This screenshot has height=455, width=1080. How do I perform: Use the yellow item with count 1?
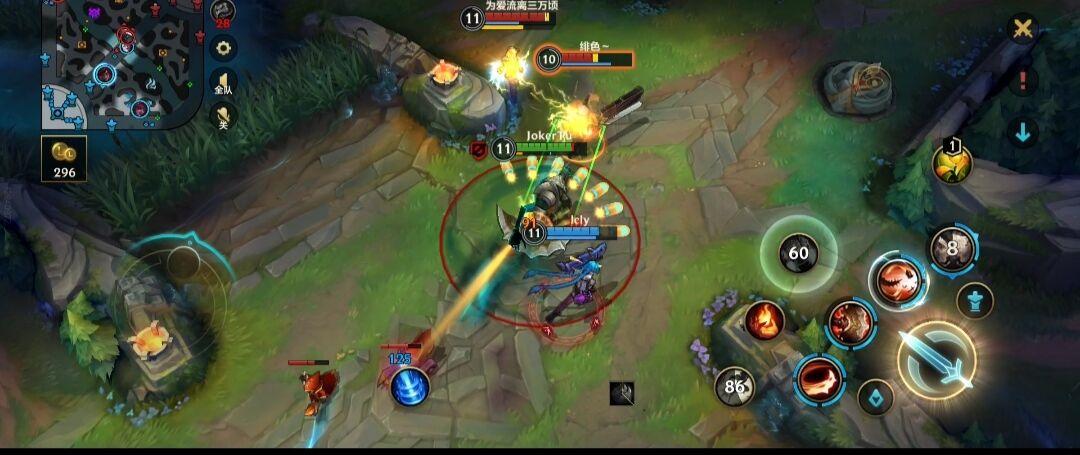point(952,163)
